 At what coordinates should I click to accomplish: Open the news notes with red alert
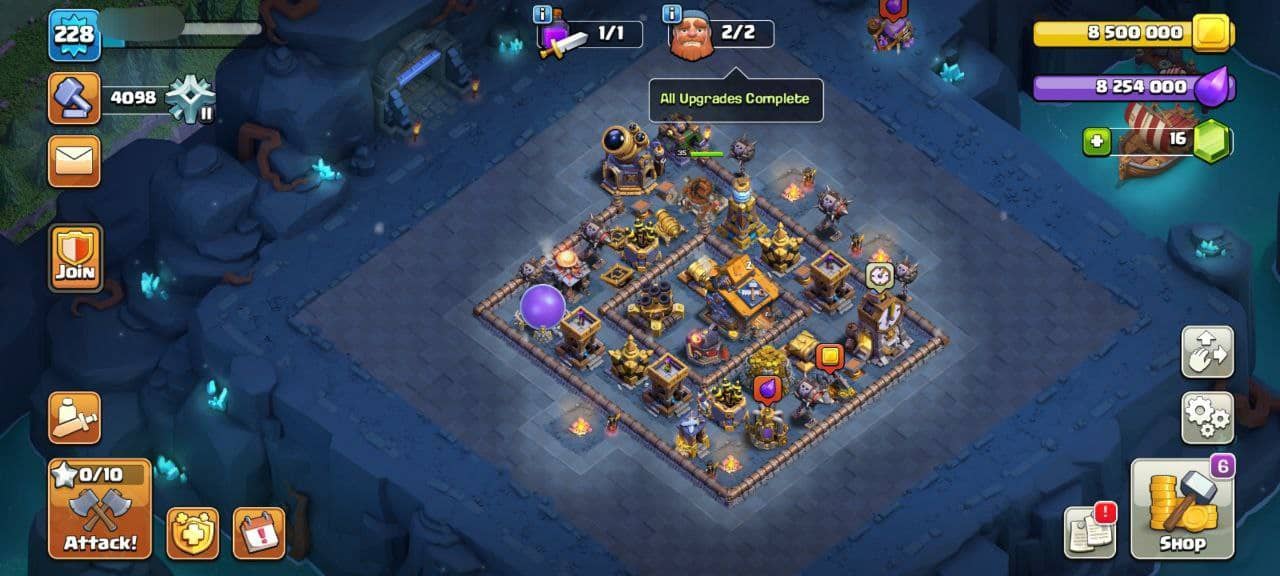(x=1090, y=531)
